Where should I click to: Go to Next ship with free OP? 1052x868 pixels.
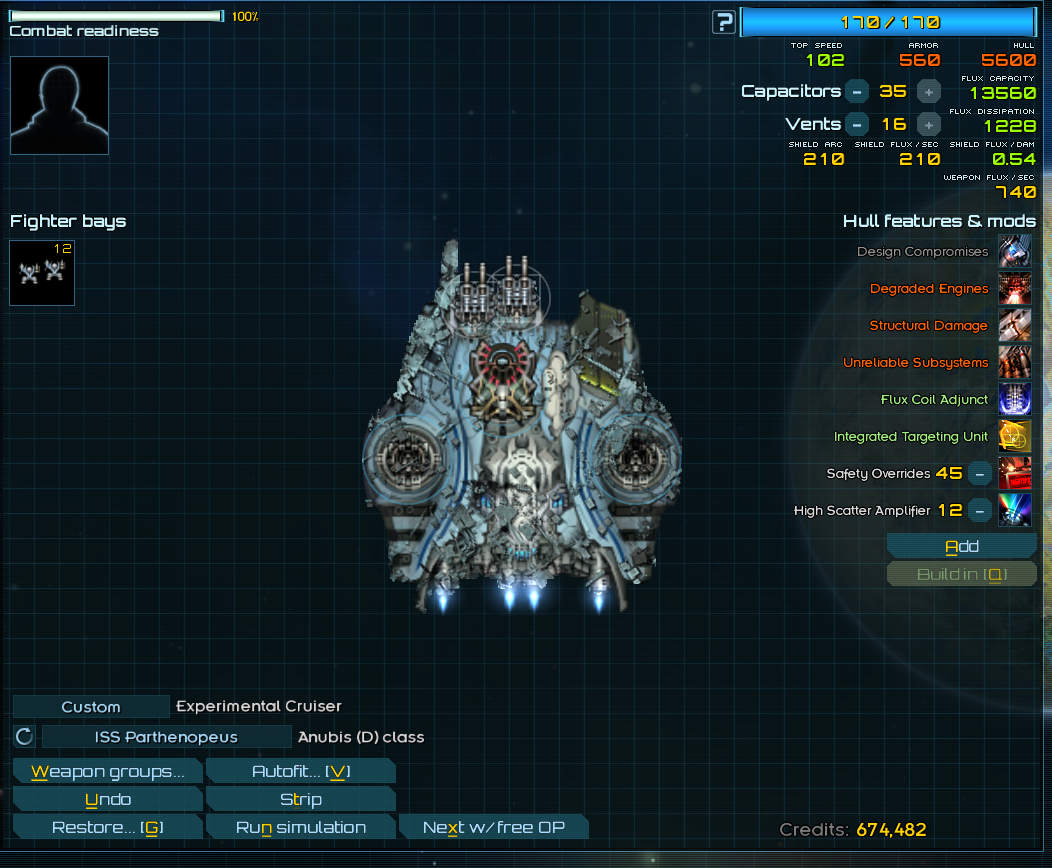493,827
